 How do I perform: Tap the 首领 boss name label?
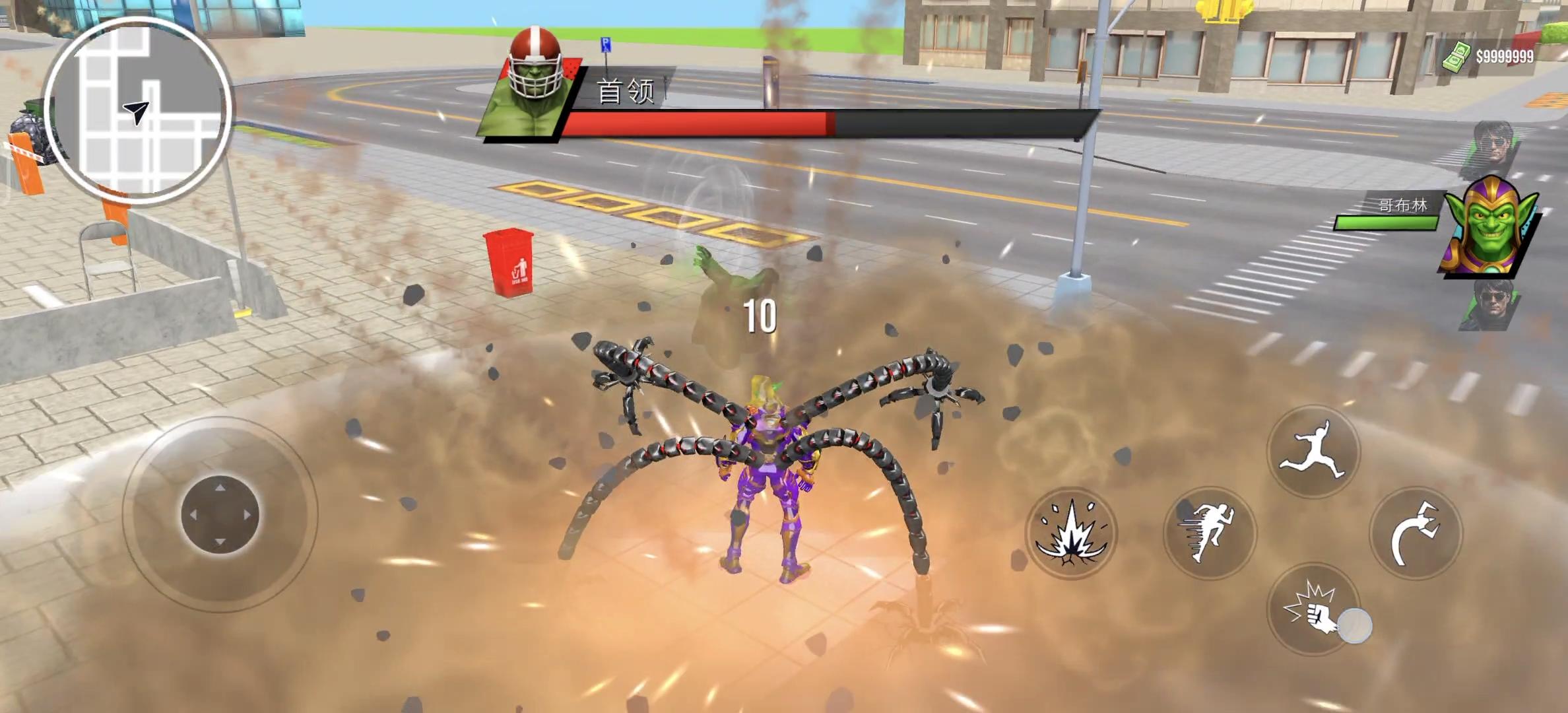(626, 92)
